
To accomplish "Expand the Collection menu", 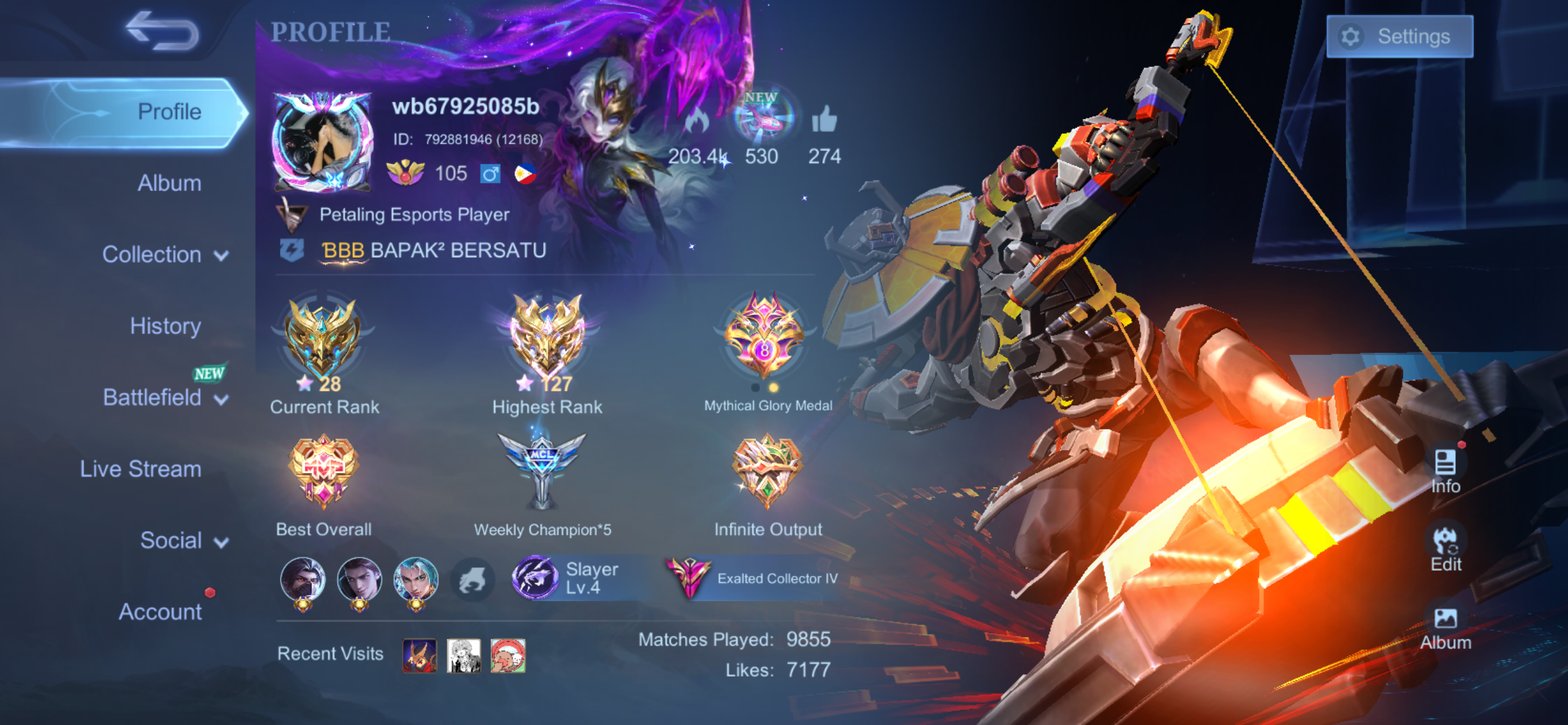I will click(x=165, y=255).
